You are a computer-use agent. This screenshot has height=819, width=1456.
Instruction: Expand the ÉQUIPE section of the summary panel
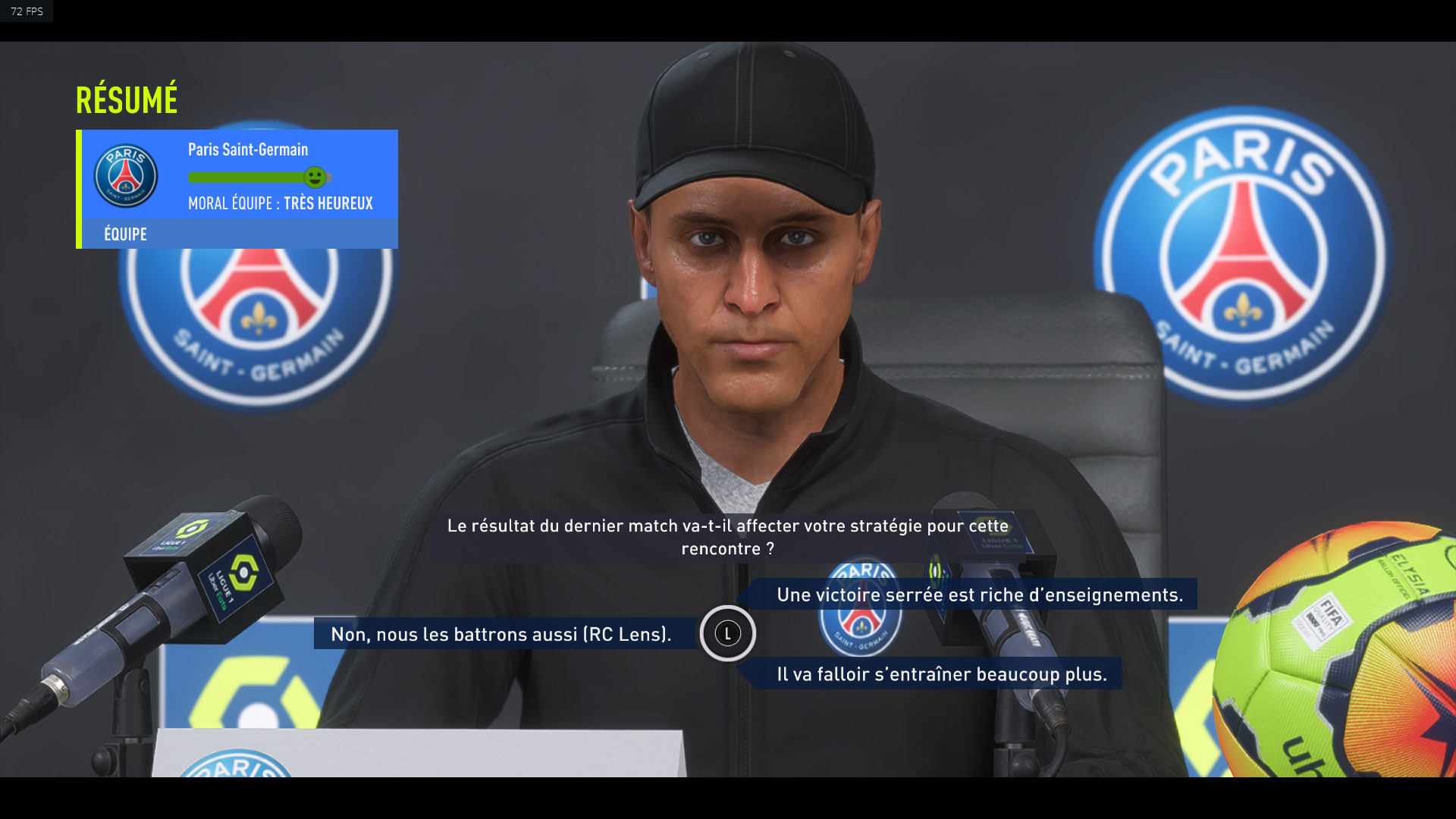[124, 234]
